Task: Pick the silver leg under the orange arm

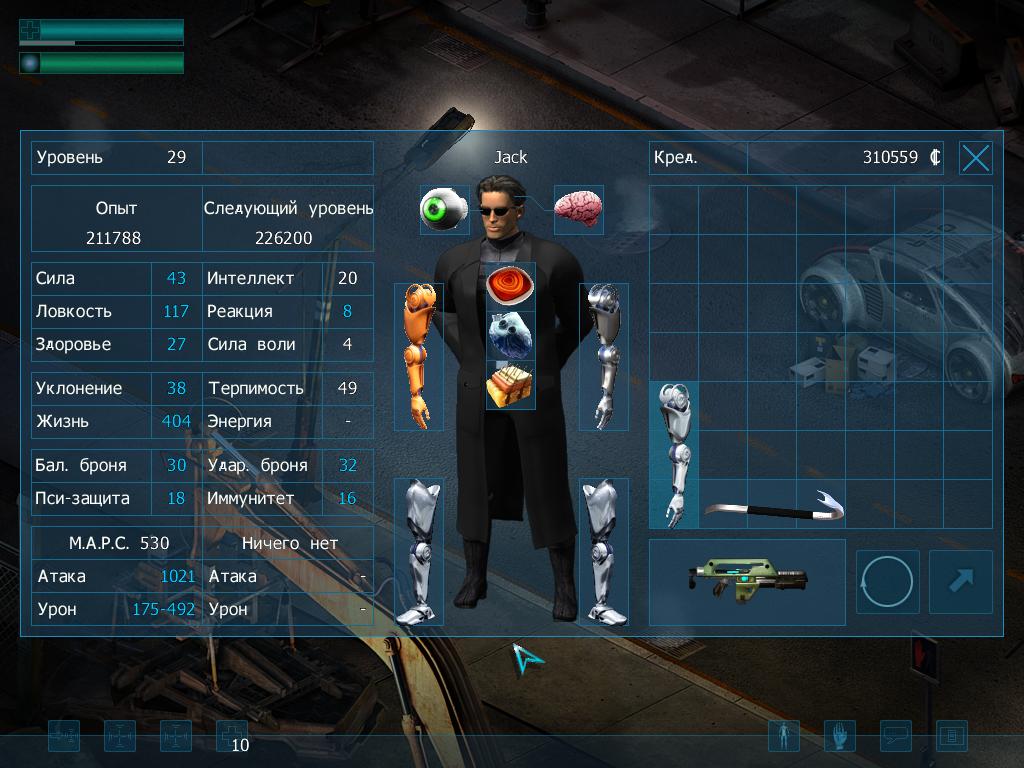Action: (418, 551)
